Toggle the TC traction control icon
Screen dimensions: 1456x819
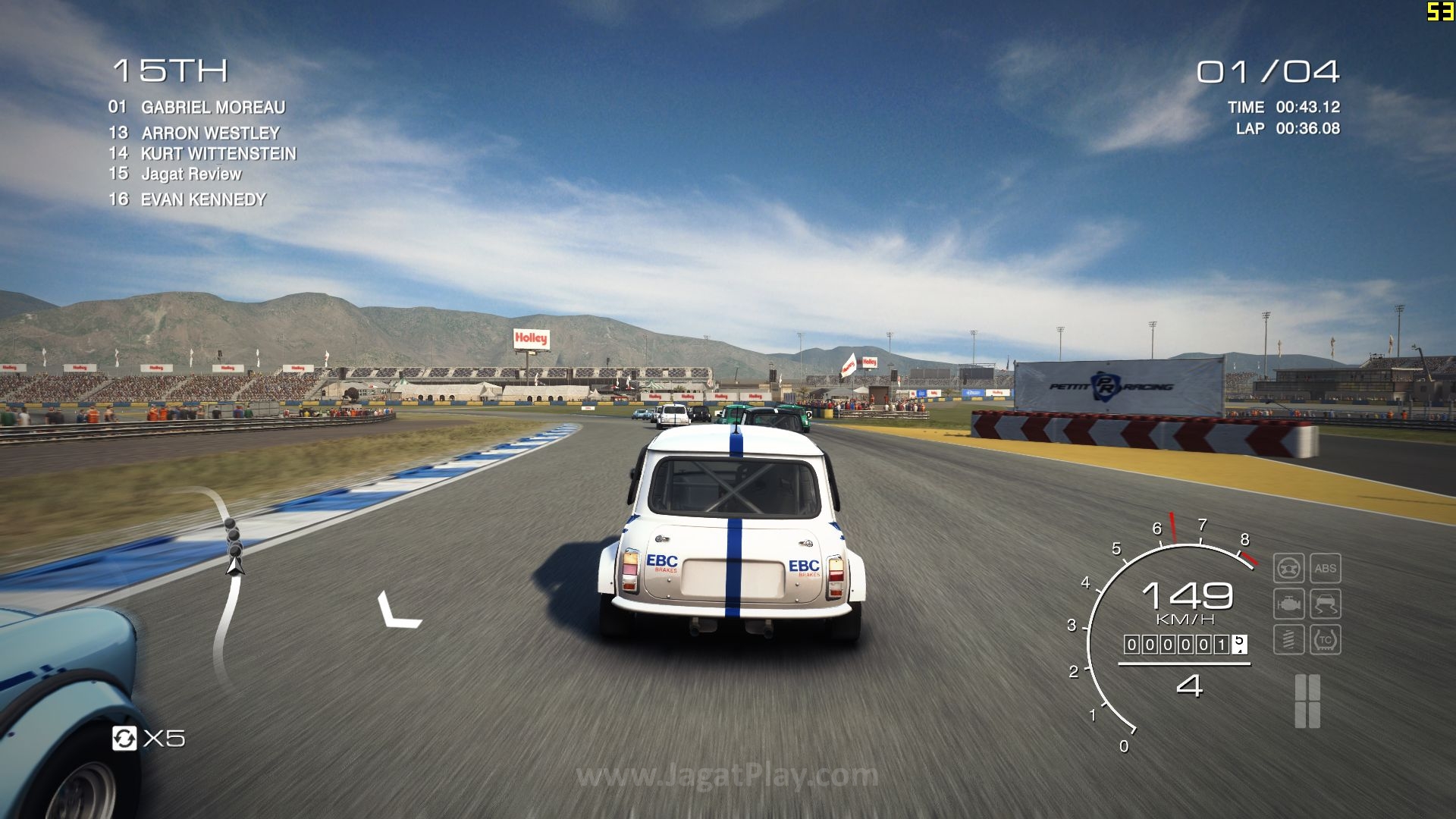click(1325, 640)
